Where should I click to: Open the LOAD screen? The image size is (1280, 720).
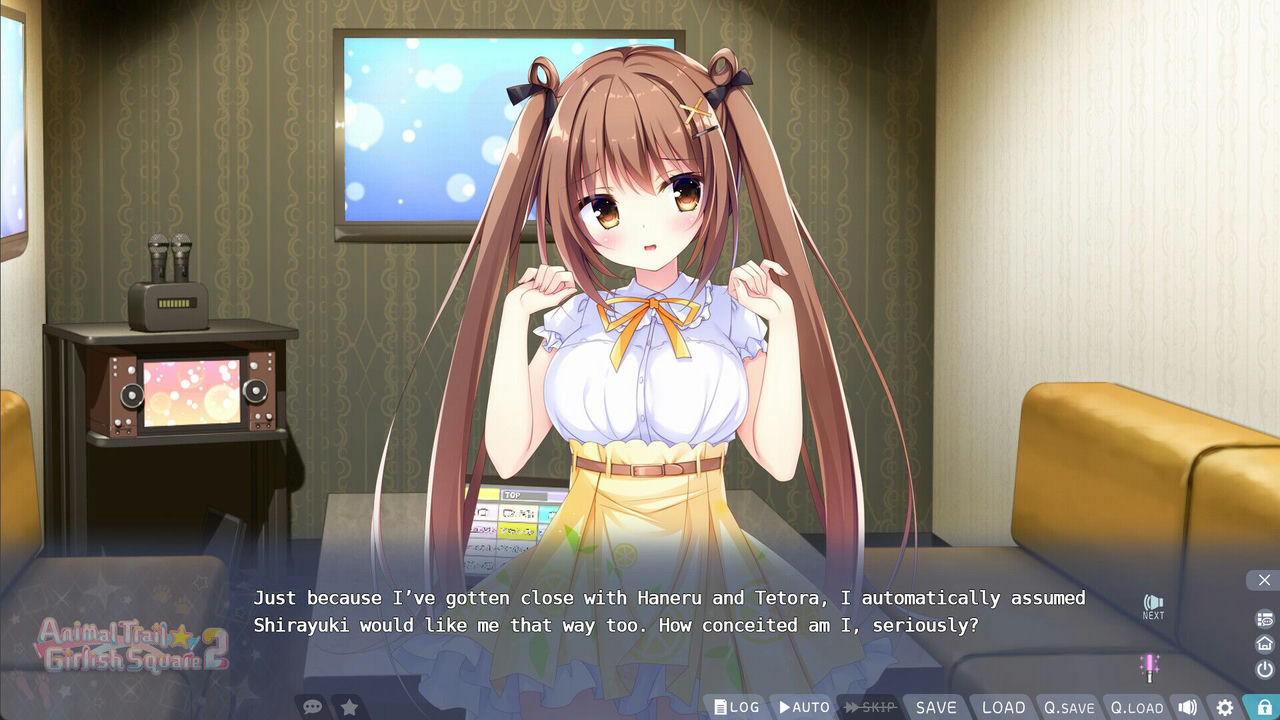(x=1003, y=706)
